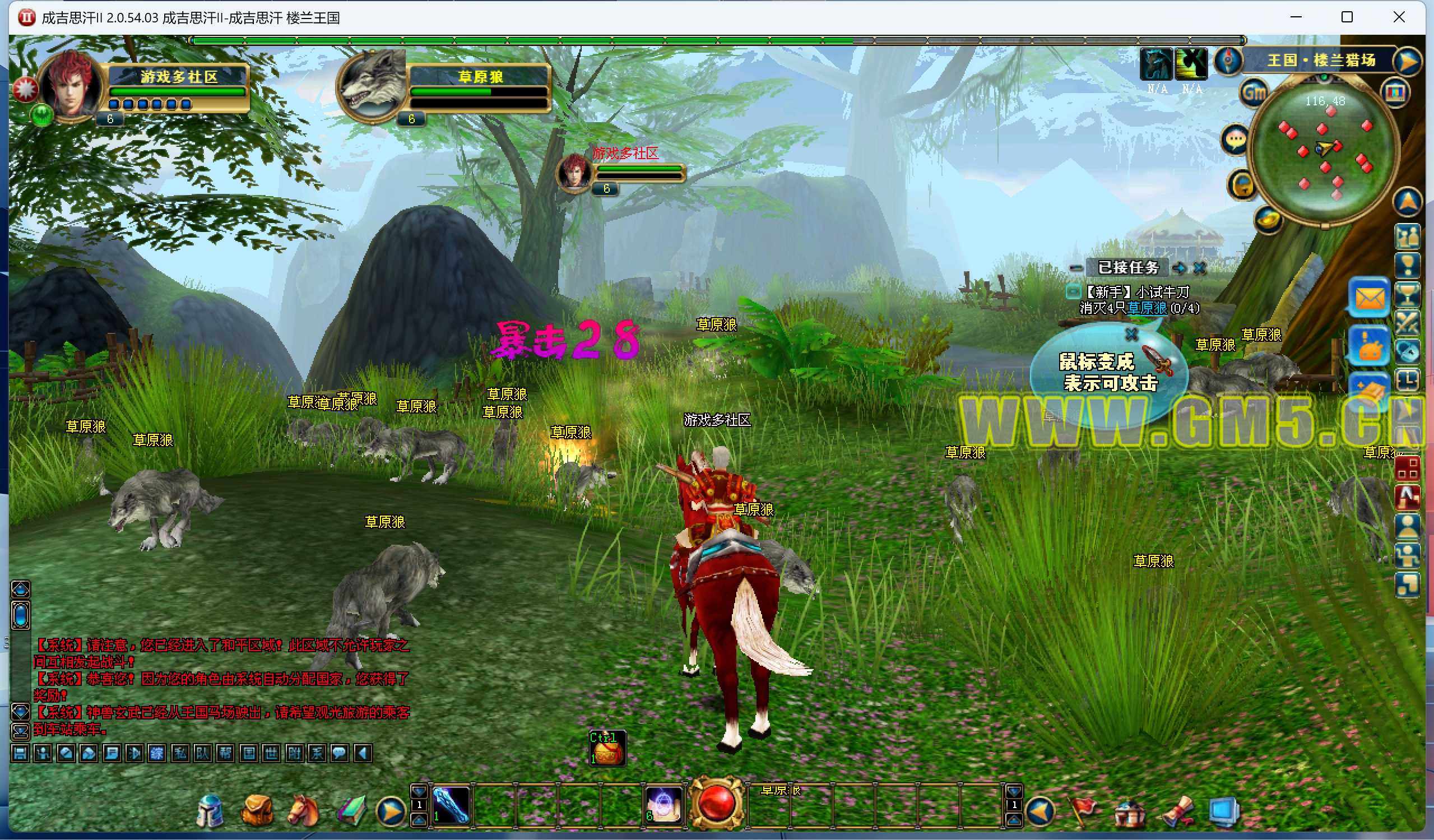This screenshot has width=1434, height=840.
Task: Open the gold ingot shop icon
Action: click(1268, 219)
